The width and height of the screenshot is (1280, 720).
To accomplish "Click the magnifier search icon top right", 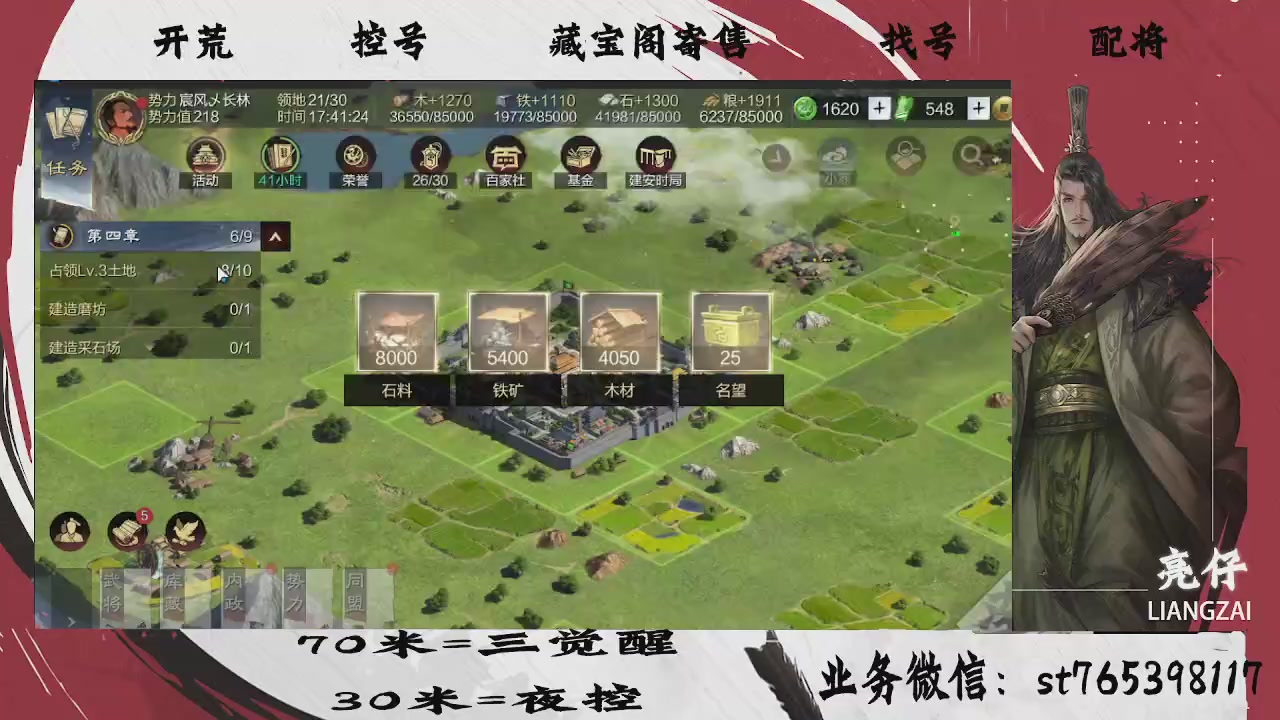I will [x=971, y=157].
